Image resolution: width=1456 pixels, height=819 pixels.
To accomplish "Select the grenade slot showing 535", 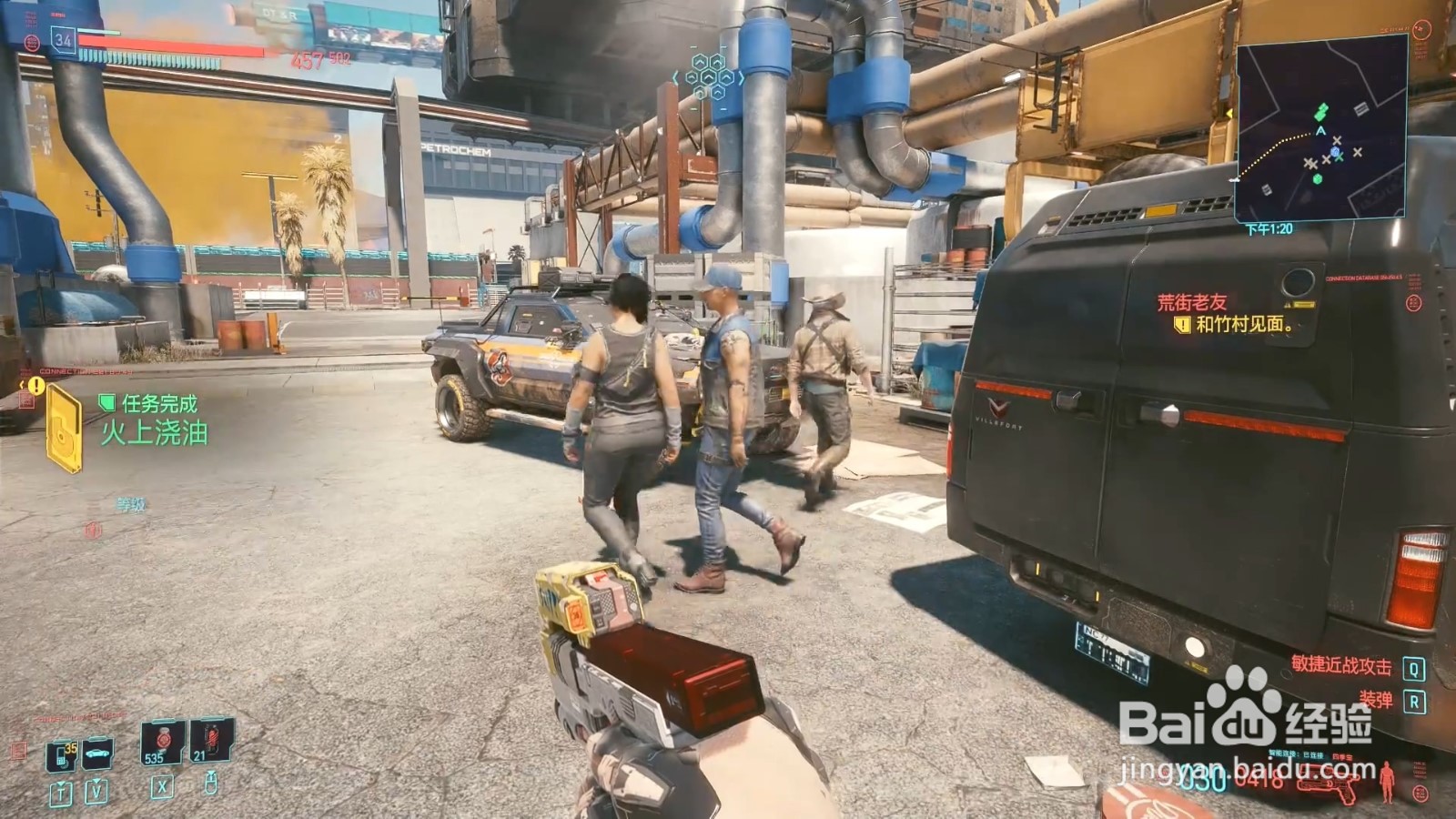I will tap(161, 743).
